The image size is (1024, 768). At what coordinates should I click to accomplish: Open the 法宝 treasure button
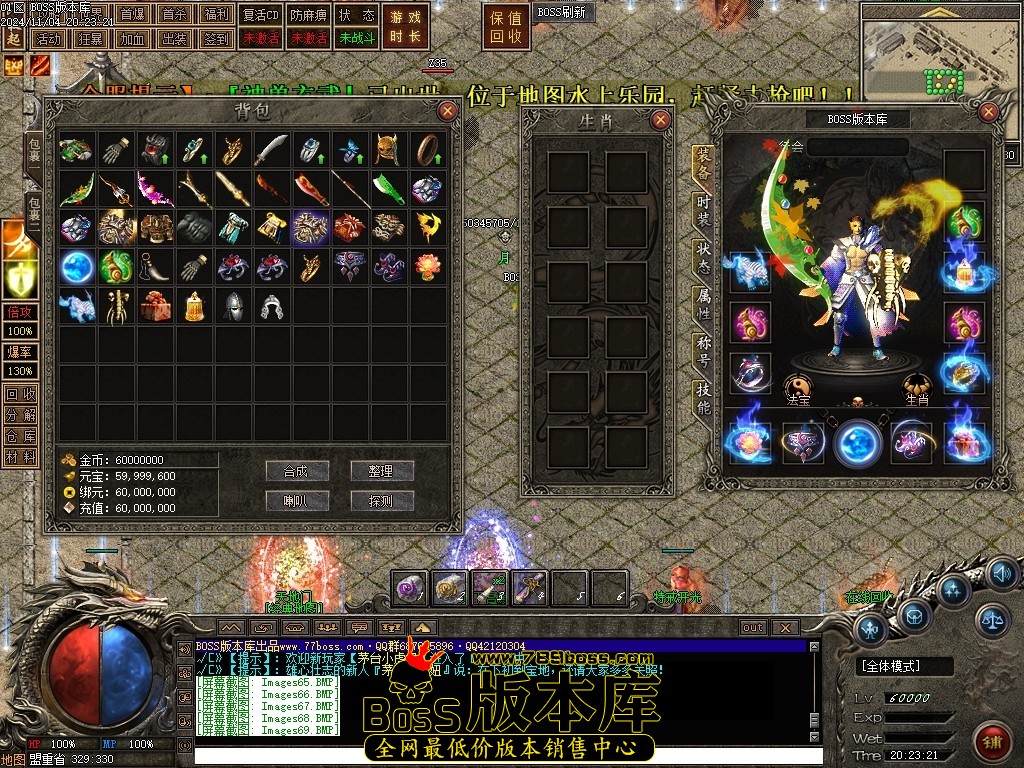click(797, 388)
